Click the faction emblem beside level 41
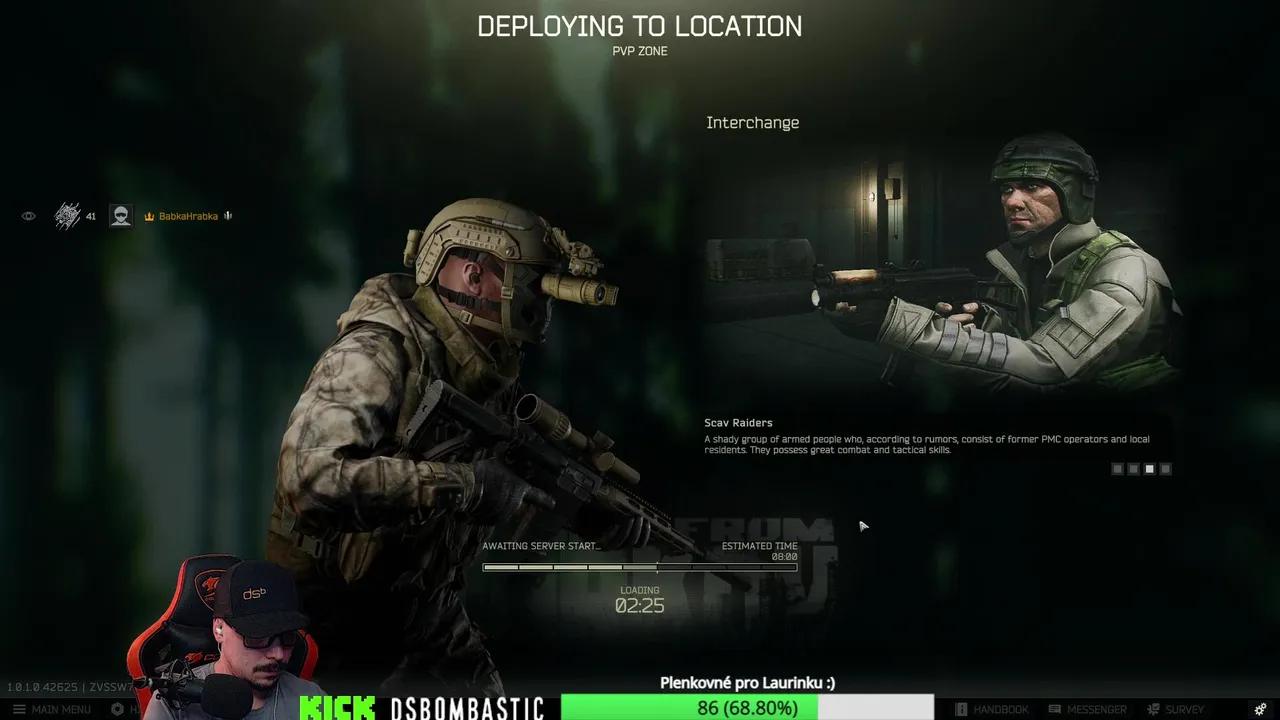The height and width of the screenshot is (720, 1280). click(x=67, y=214)
